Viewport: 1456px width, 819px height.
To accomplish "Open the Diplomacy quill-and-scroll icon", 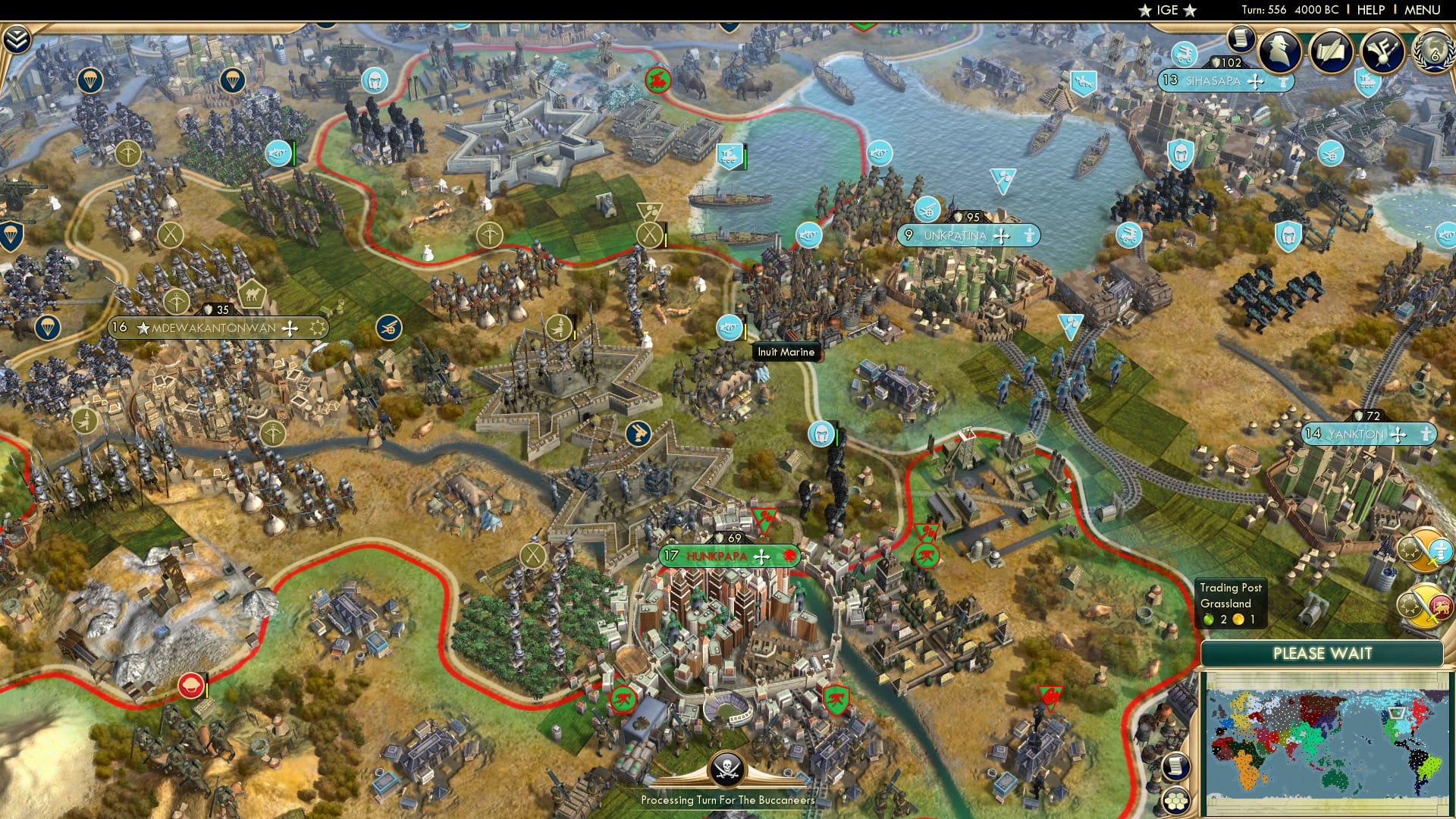I will tap(1331, 52).
